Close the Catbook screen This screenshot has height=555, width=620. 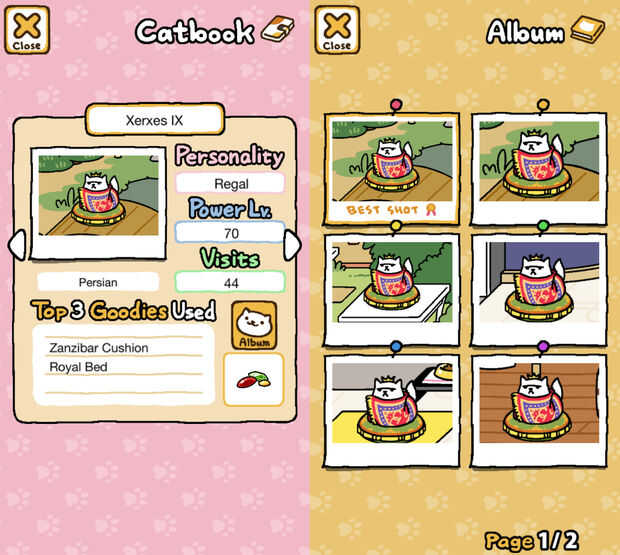26,30
